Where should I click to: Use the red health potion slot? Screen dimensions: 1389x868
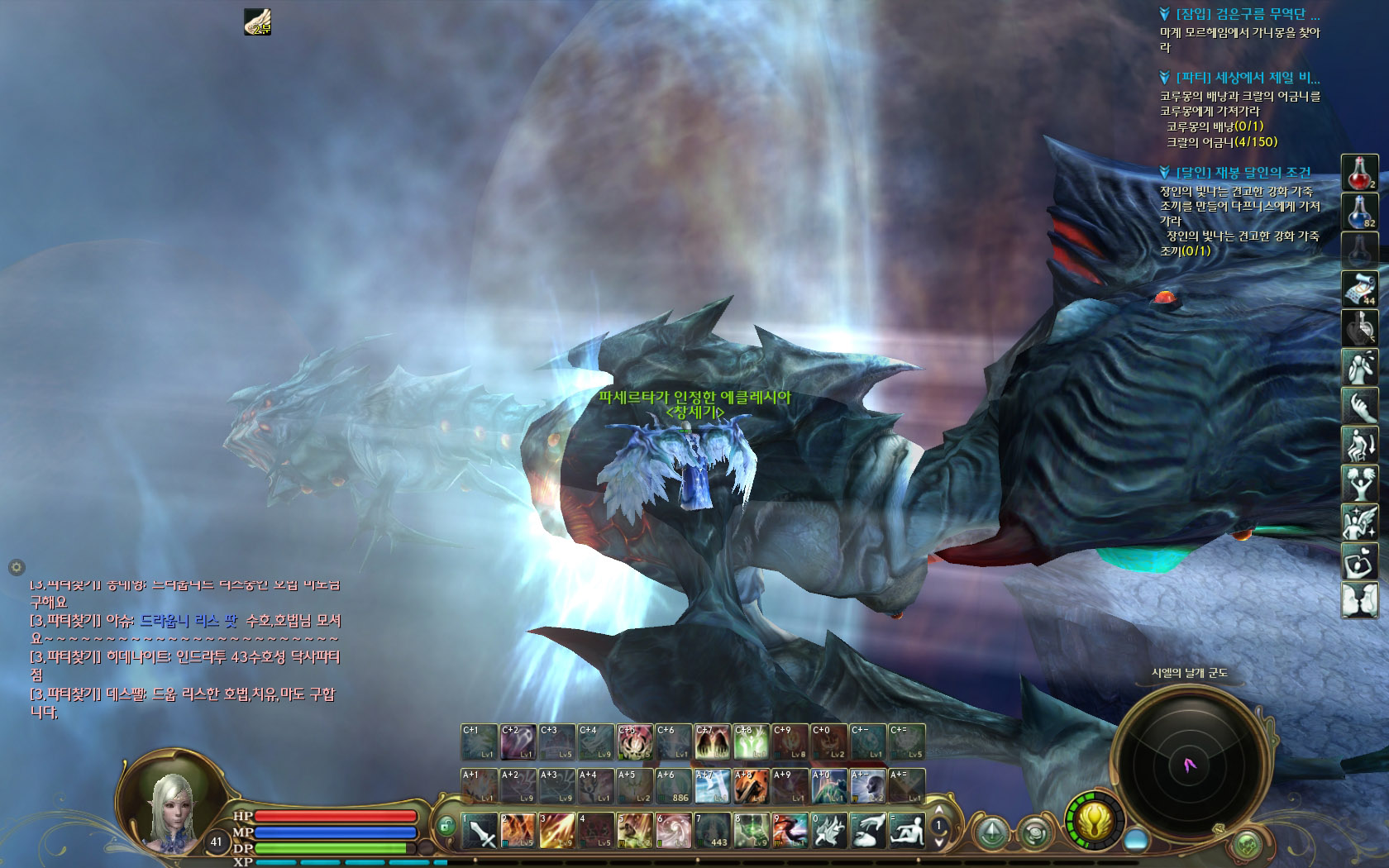coord(1359,174)
